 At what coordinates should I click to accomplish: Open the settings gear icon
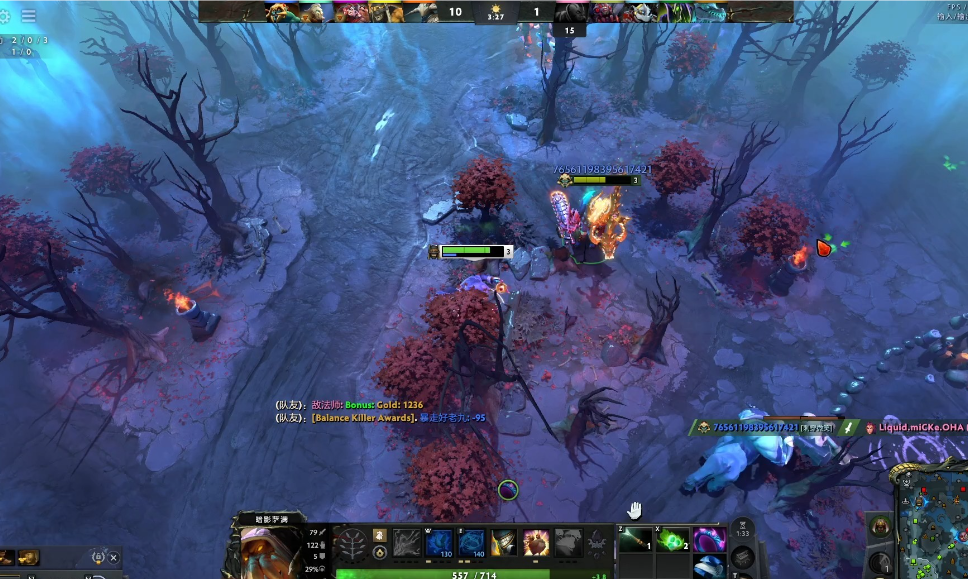pyautogui.click(x=5, y=16)
